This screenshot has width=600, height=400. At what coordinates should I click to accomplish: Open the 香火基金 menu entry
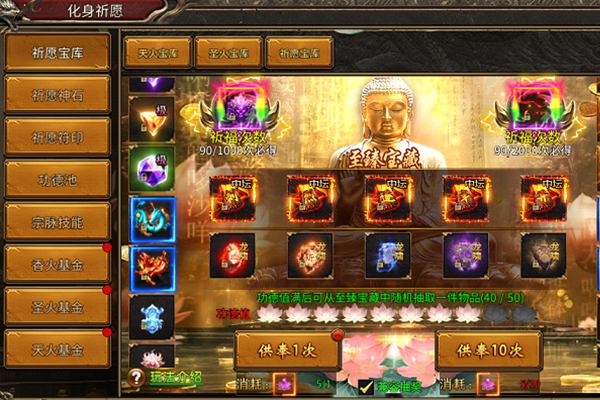(x=57, y=262)
